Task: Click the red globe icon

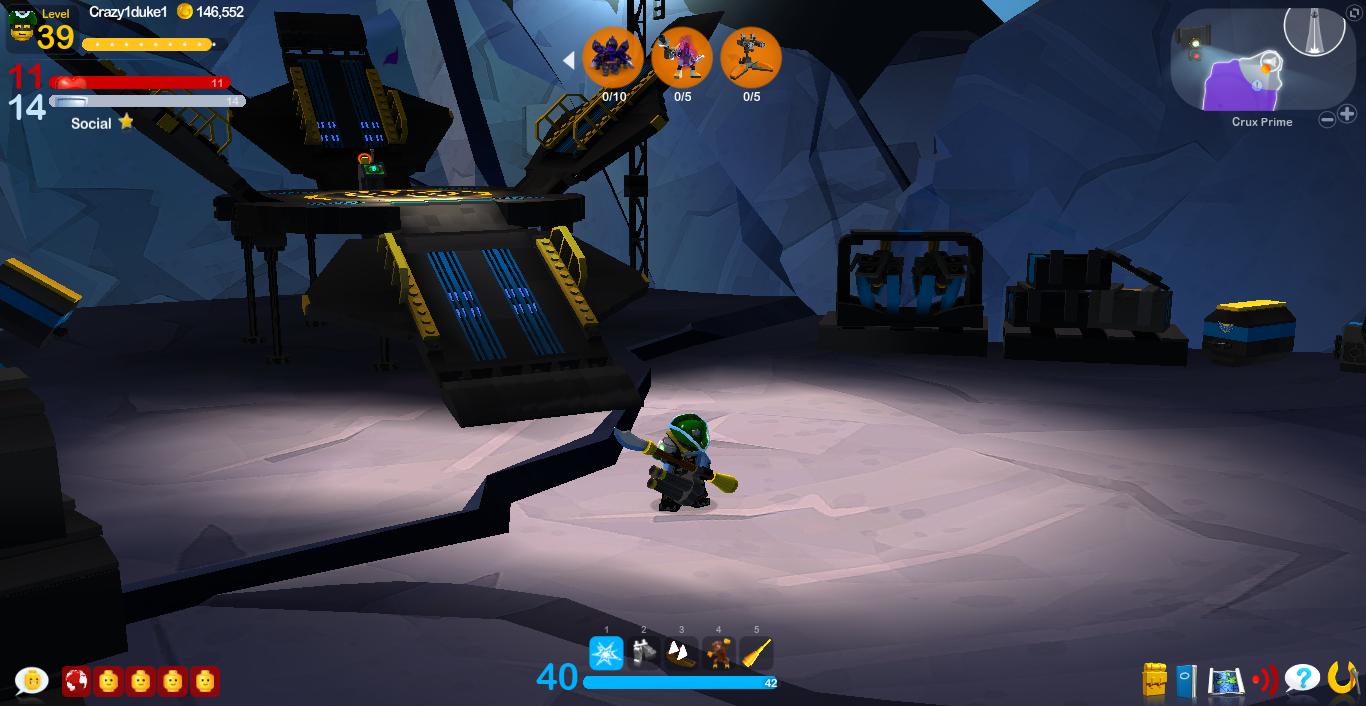Action: (x=76, y=681)
